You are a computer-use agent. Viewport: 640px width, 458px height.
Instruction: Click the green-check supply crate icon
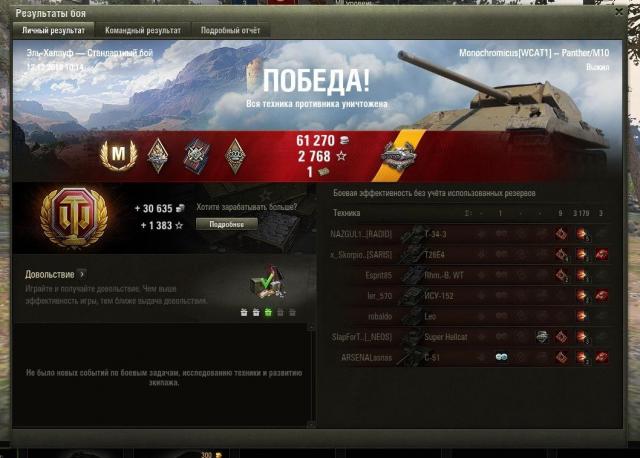tap(266, 287)
